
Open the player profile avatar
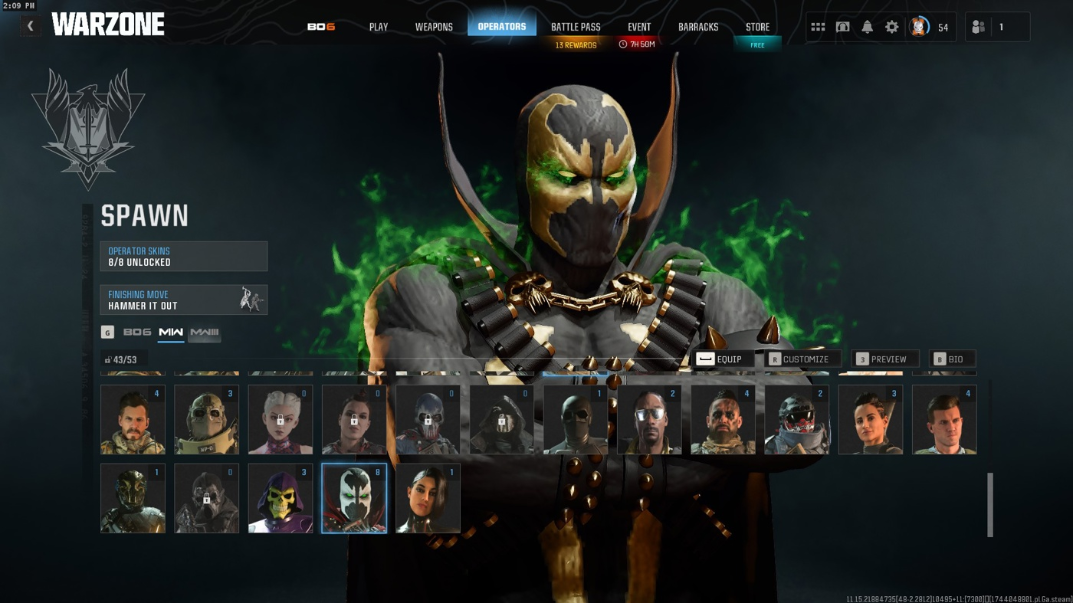(919, 27)
